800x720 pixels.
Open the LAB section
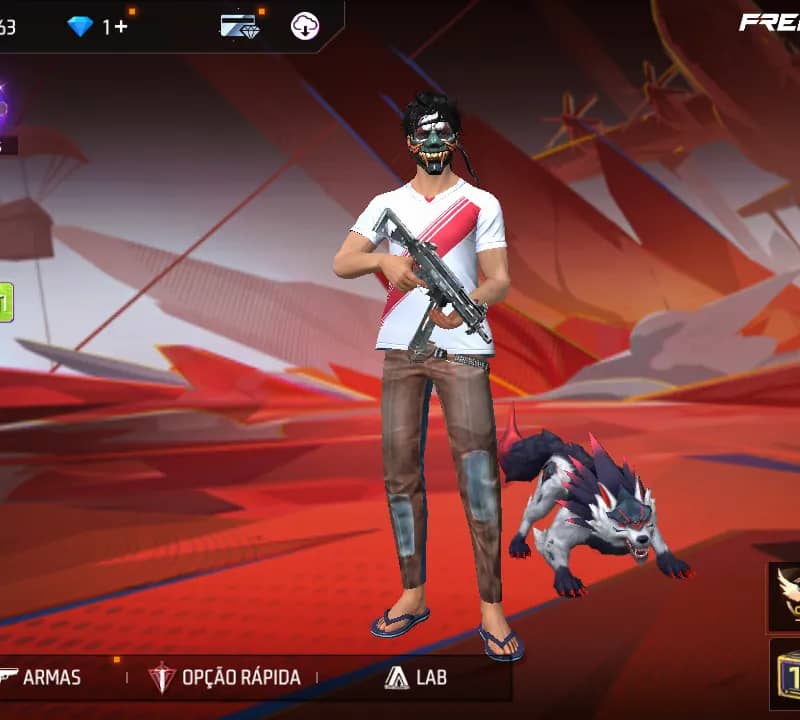tap(416, 678)
